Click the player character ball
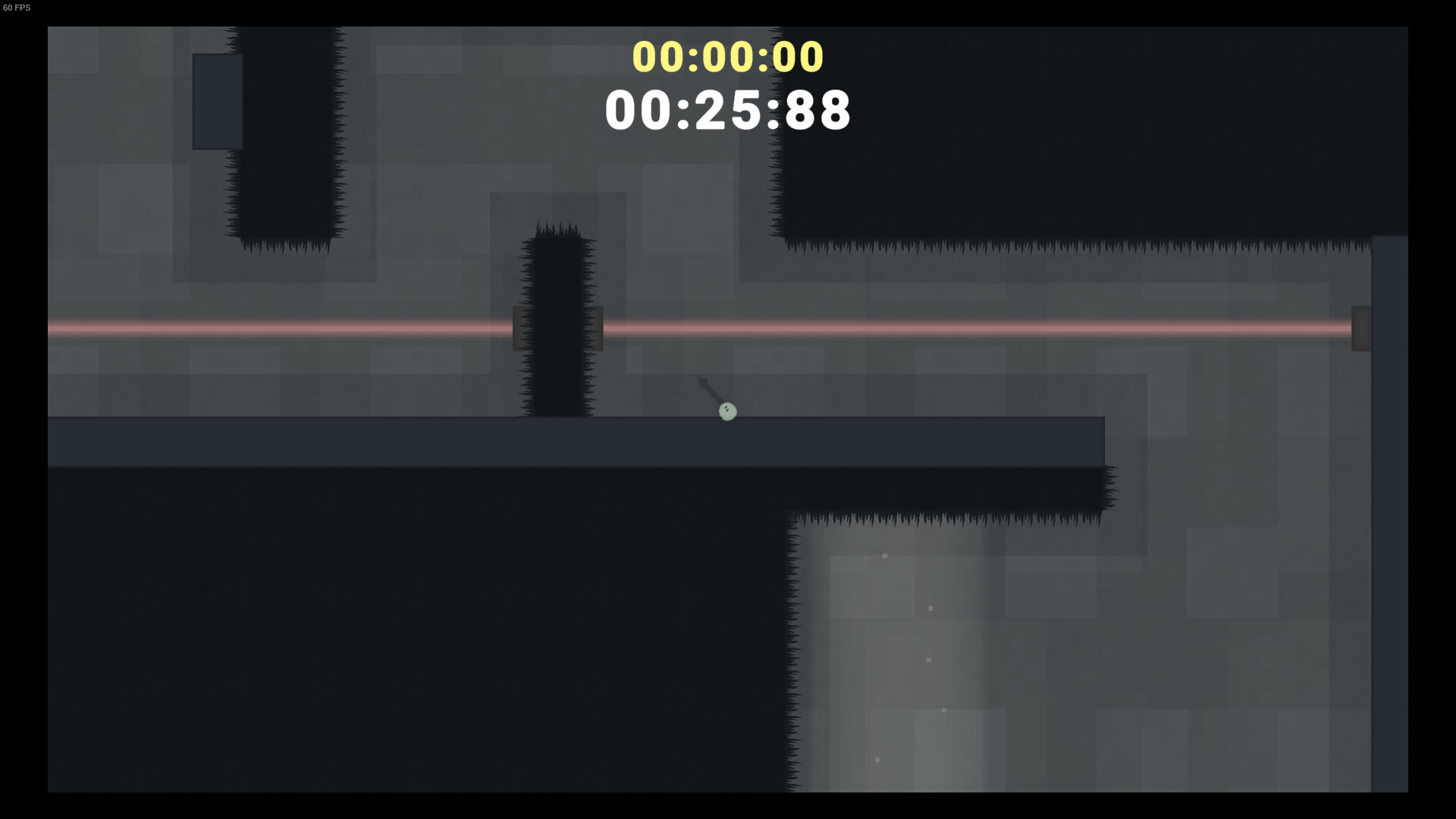The width and height of the screenshot is (1456, 819). (726, 410)
